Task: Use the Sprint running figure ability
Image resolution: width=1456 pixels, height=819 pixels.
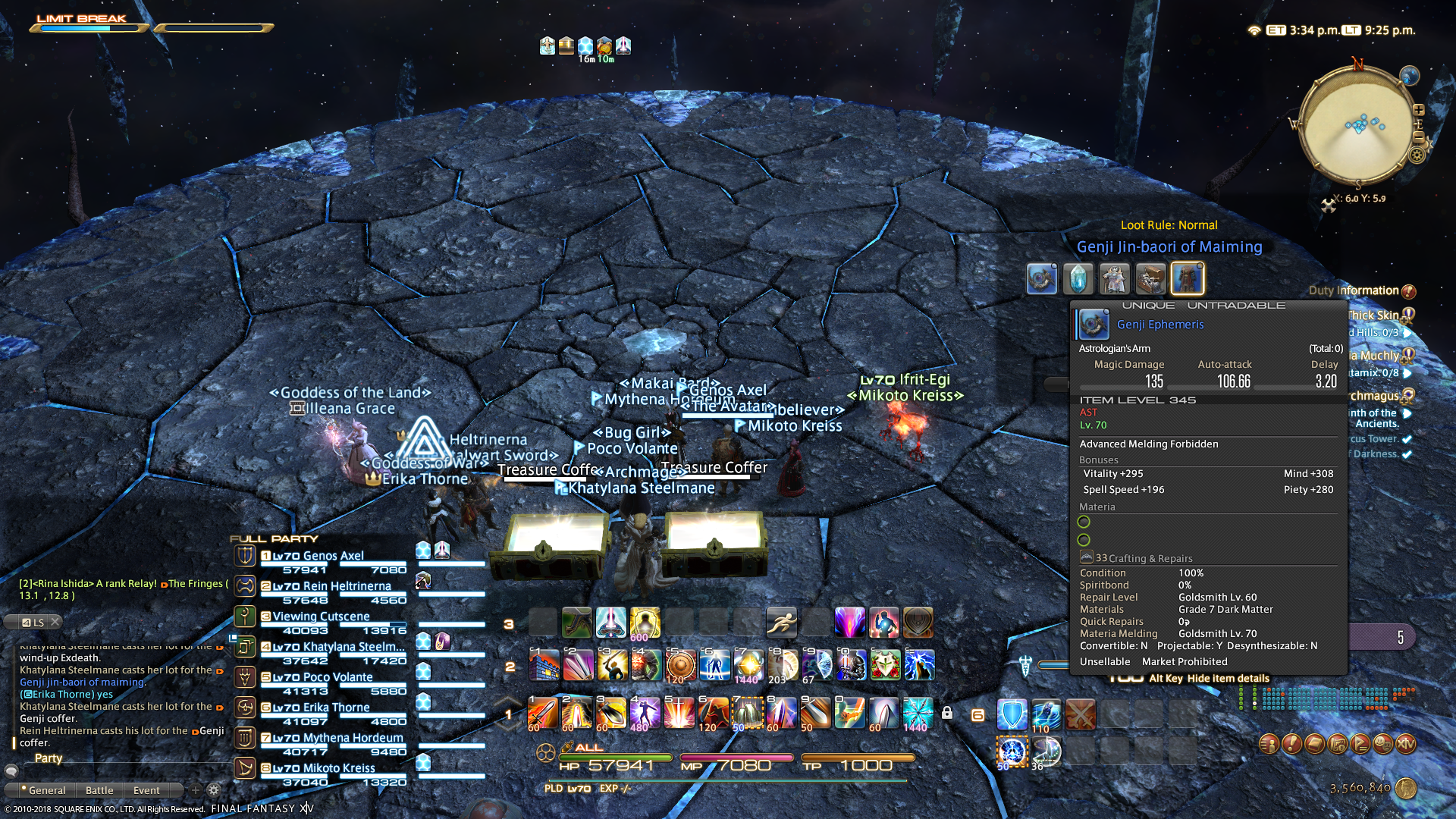Action: coord(781,623)
